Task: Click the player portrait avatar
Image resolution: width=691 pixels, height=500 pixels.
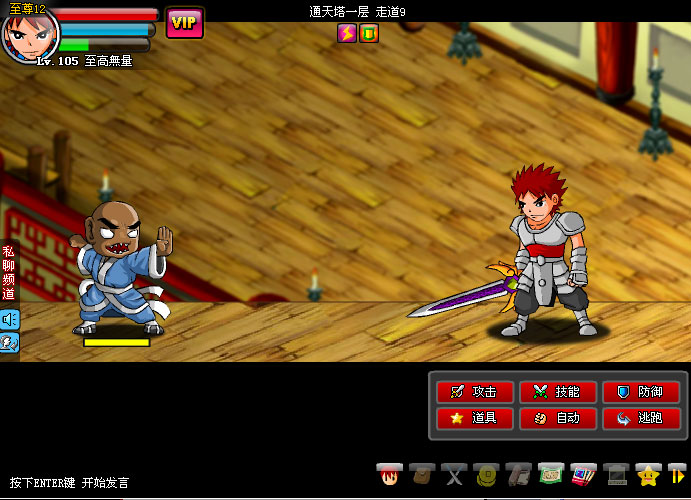Action: click(25, 36)
